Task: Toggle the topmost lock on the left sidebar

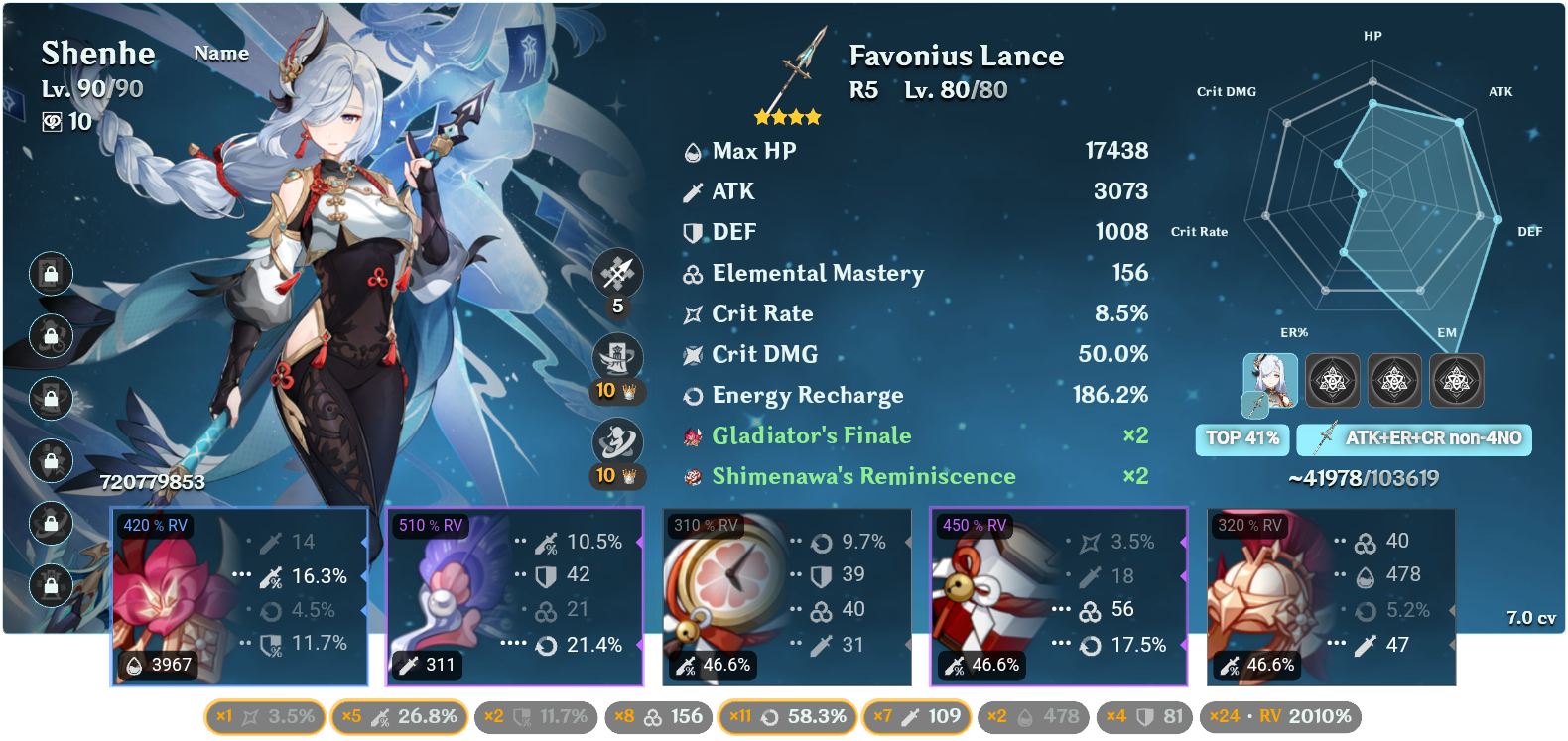Action: pyautogui.click(x=51, y=275)
